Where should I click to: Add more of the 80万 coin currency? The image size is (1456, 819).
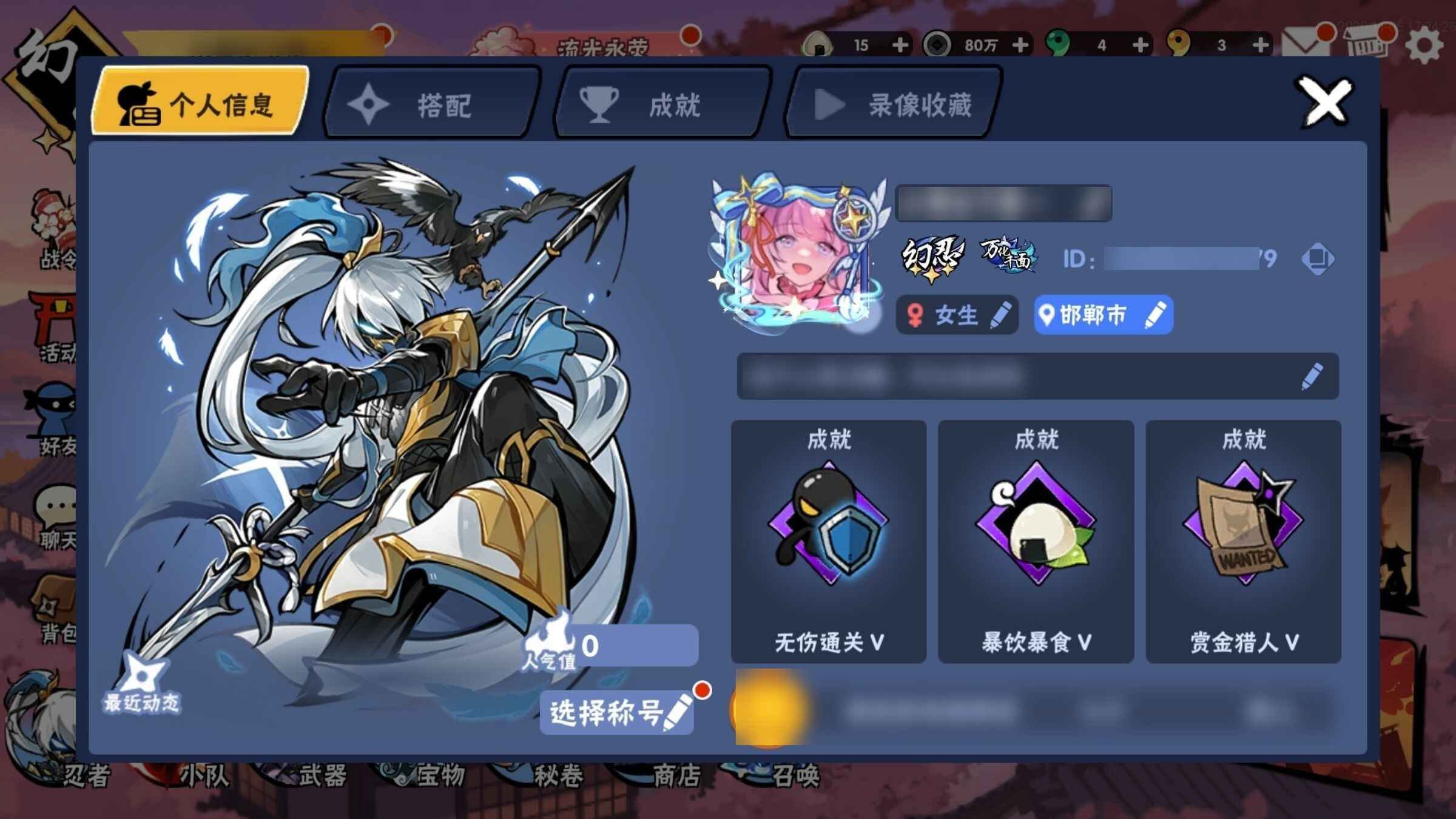[1021, 45]
